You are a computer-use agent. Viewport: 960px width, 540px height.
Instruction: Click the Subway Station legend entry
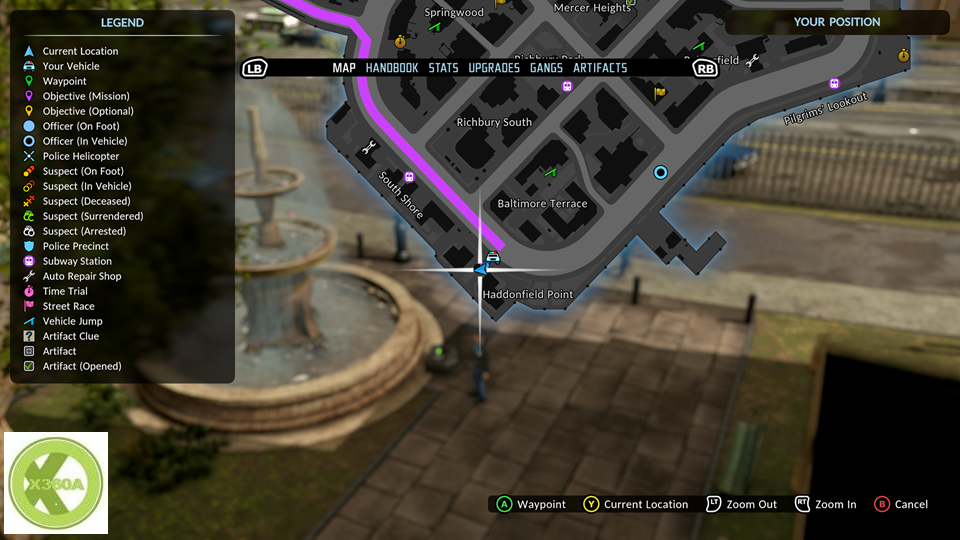77,261
